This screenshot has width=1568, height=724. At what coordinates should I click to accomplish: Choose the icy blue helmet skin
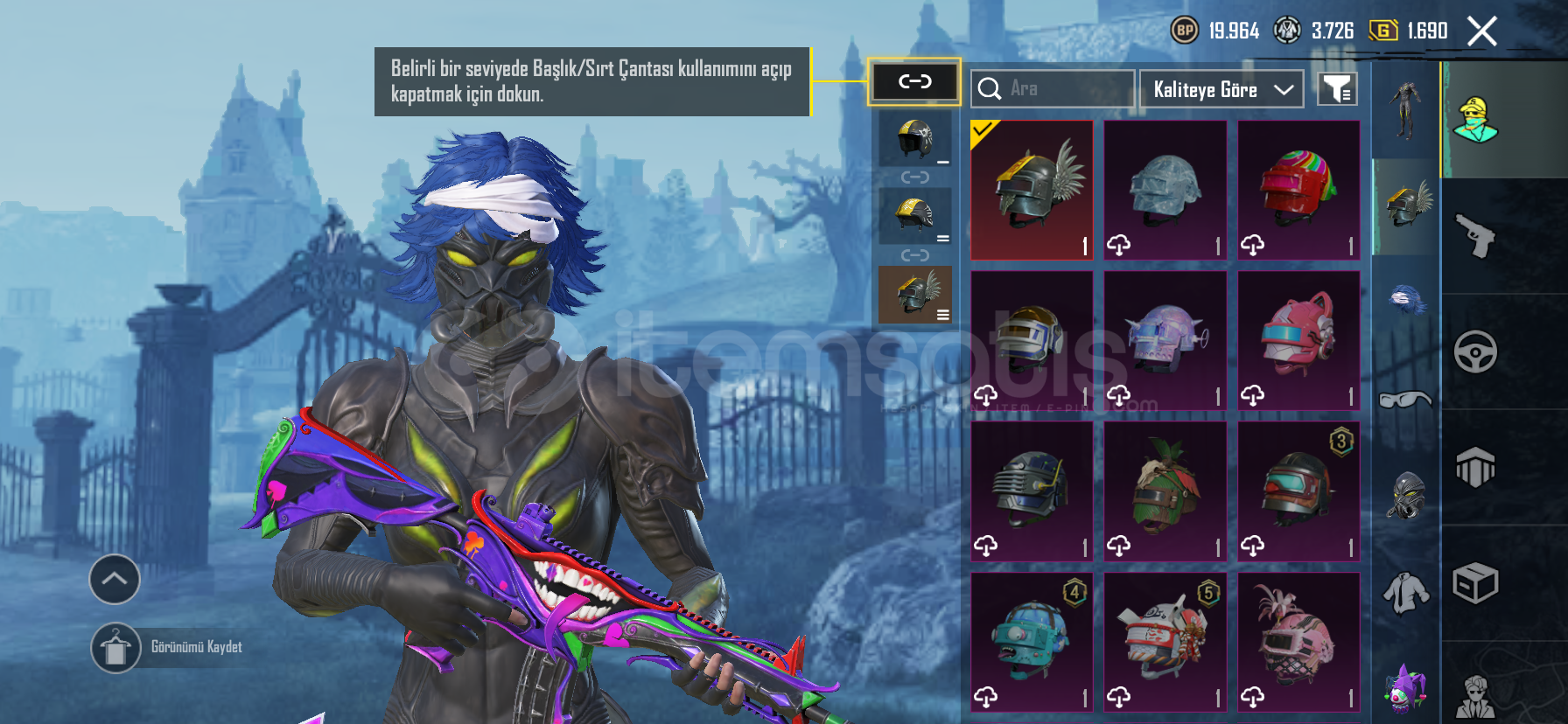click(1165, 190)
